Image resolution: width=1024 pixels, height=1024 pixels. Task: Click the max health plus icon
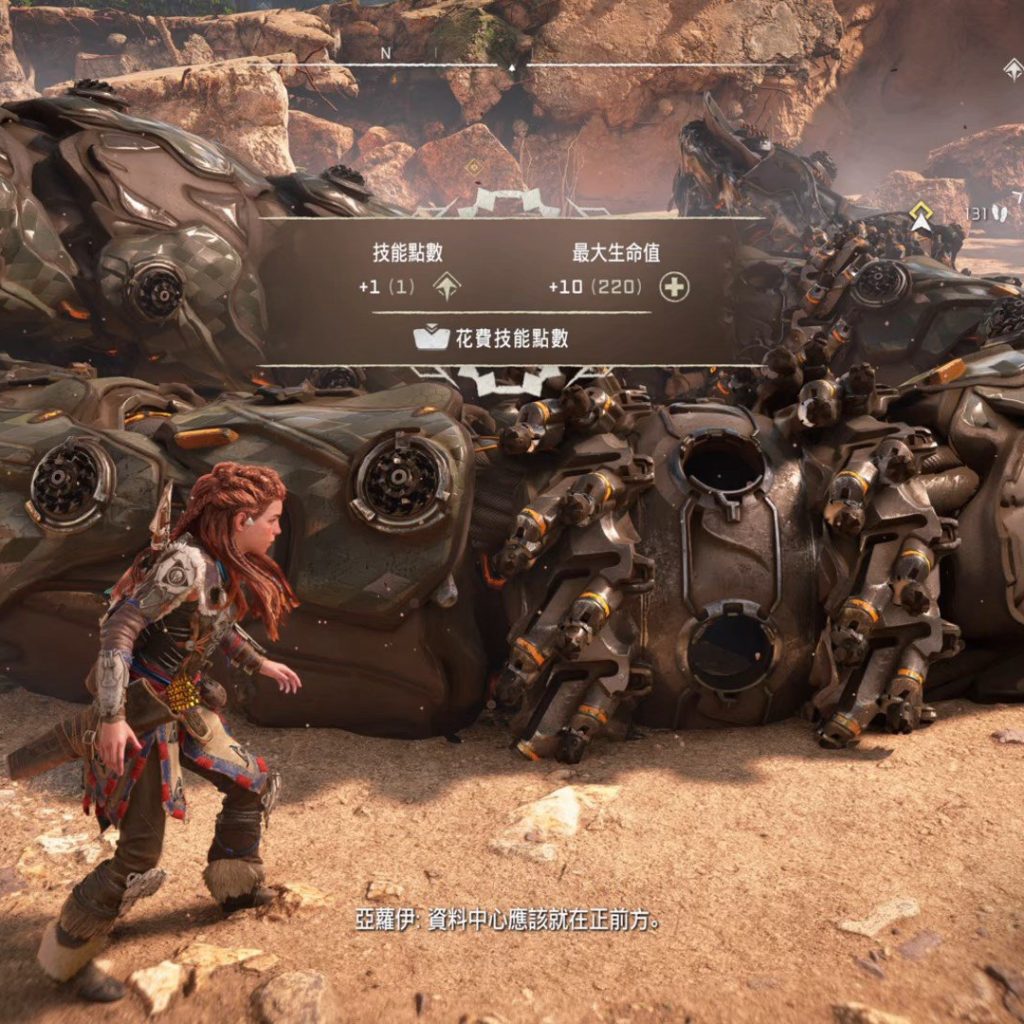[x=675, y=288]
